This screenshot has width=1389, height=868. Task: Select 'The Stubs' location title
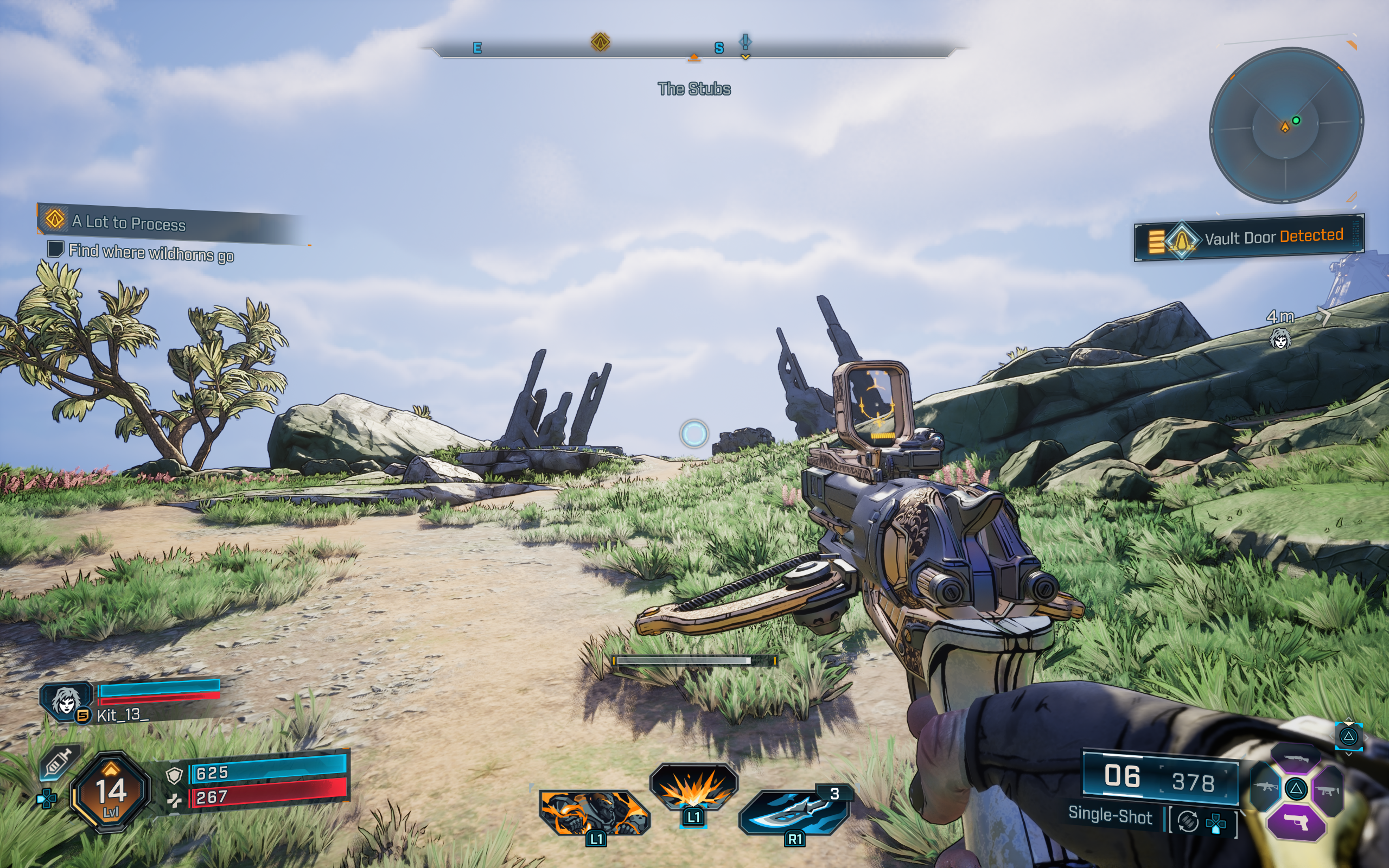[x=694, y=89]
